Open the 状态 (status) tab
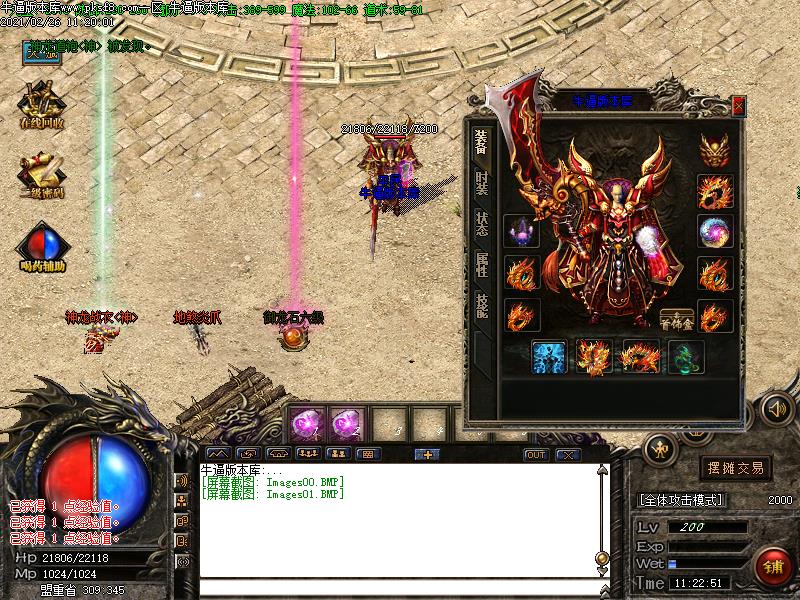This screenshot has width=800, height=600. click(x=481, y=225)
